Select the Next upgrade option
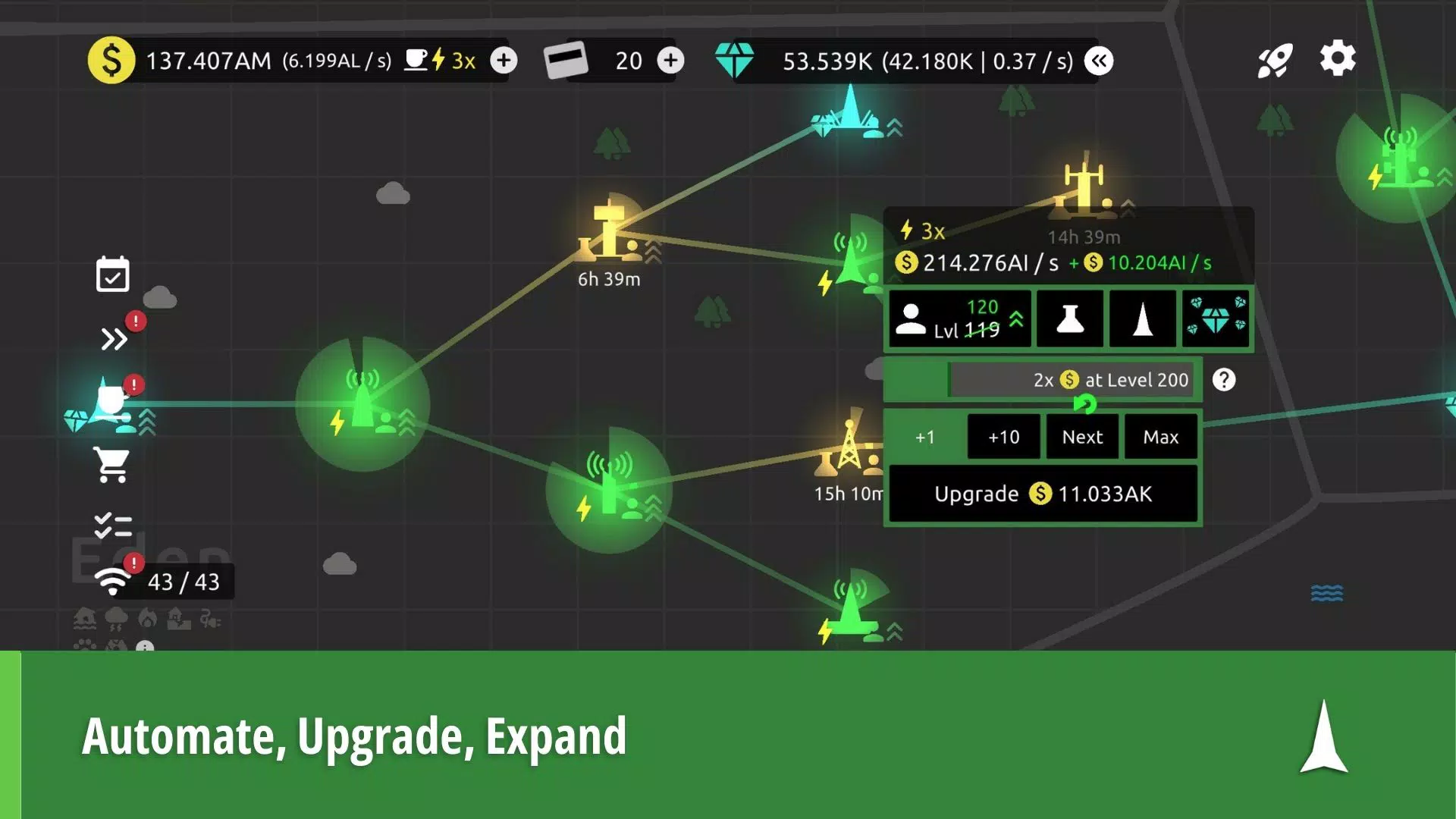 click(x=1082, y=437)
